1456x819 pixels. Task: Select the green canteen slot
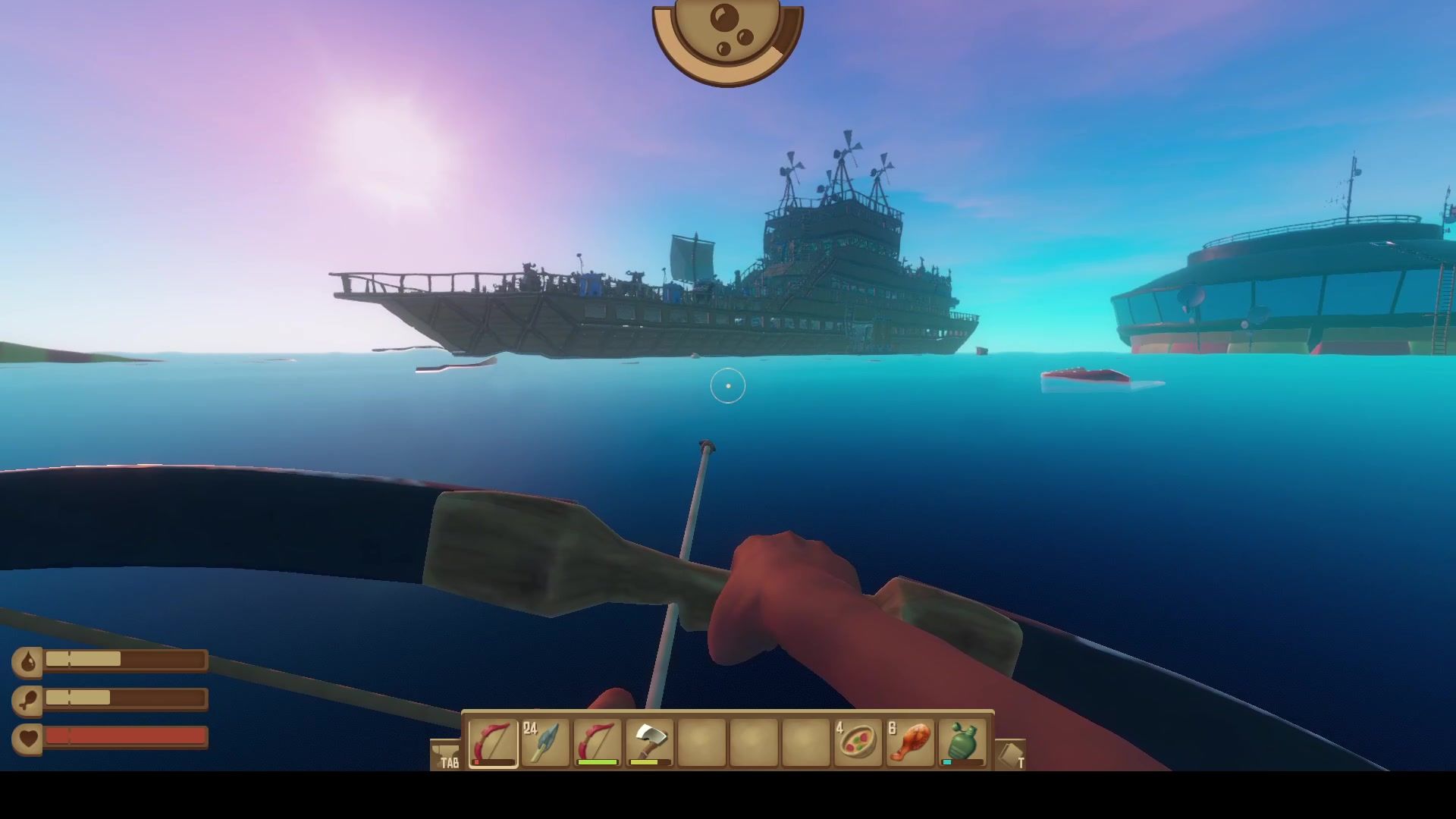click(x=963, y=742)
